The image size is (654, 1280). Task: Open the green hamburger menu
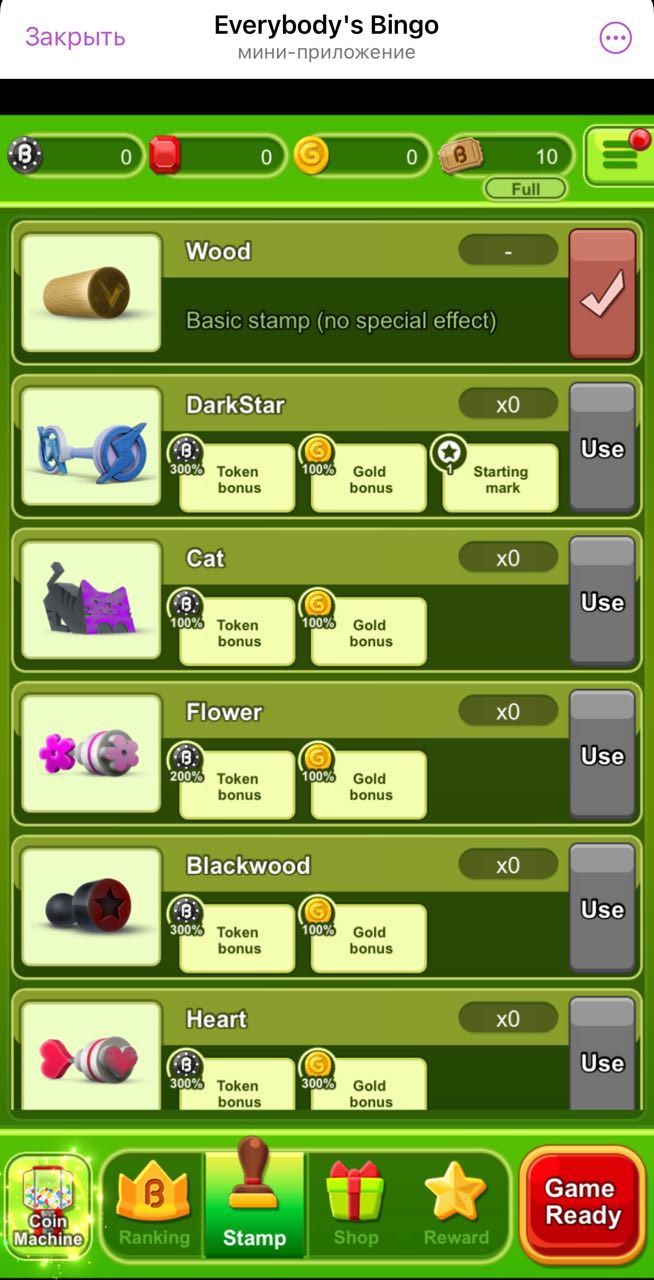pyautogui.click(x=619, y=156)
